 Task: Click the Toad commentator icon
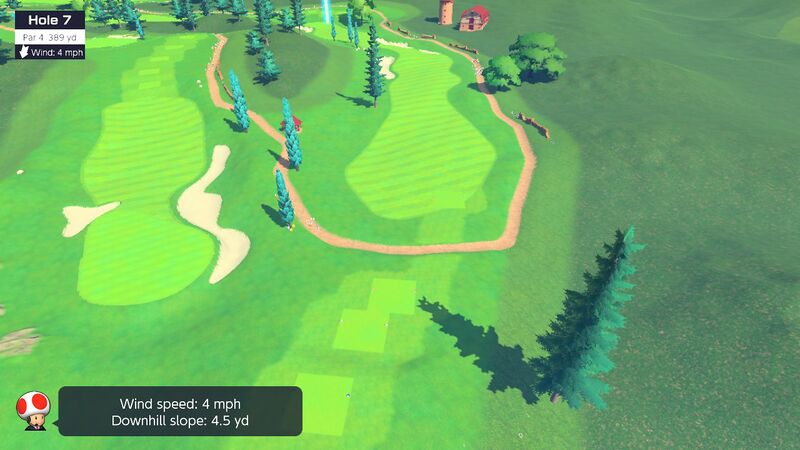(33, 409)
